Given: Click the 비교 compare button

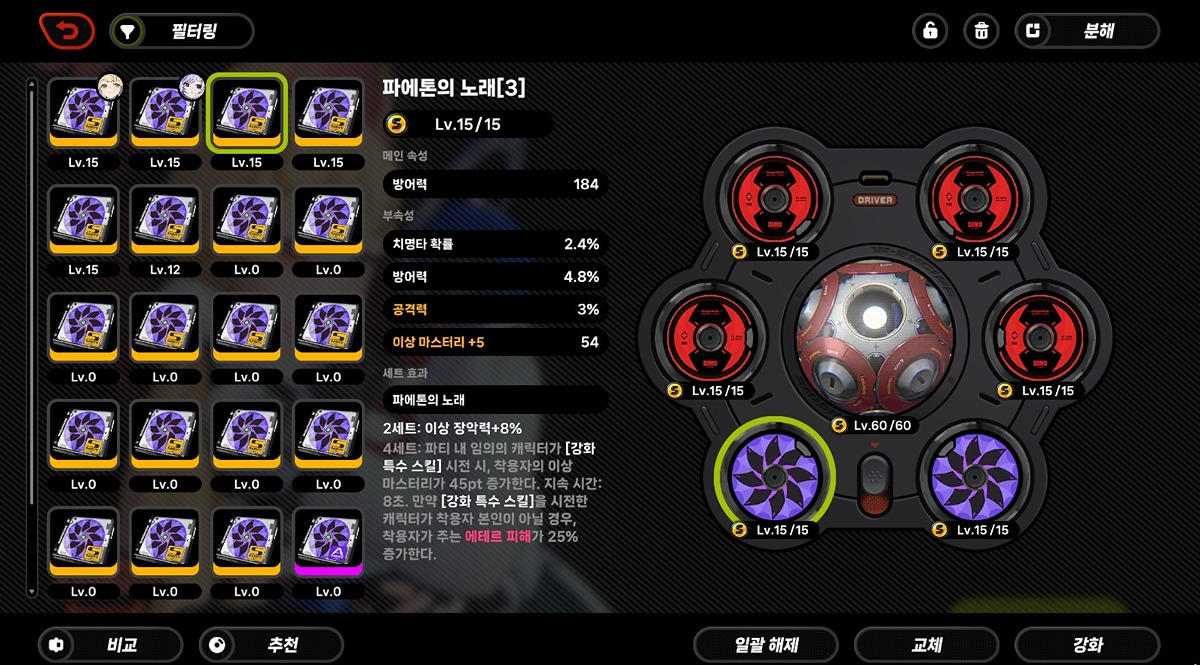Looking at the screenshot, I should click(110, 645).
